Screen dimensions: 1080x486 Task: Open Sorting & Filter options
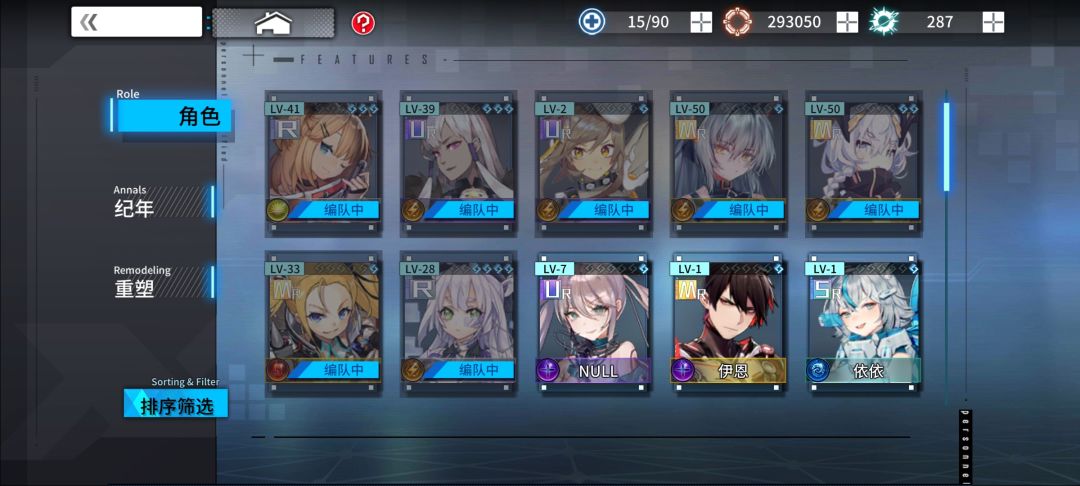pyautogui.click(x=176, y=403)
